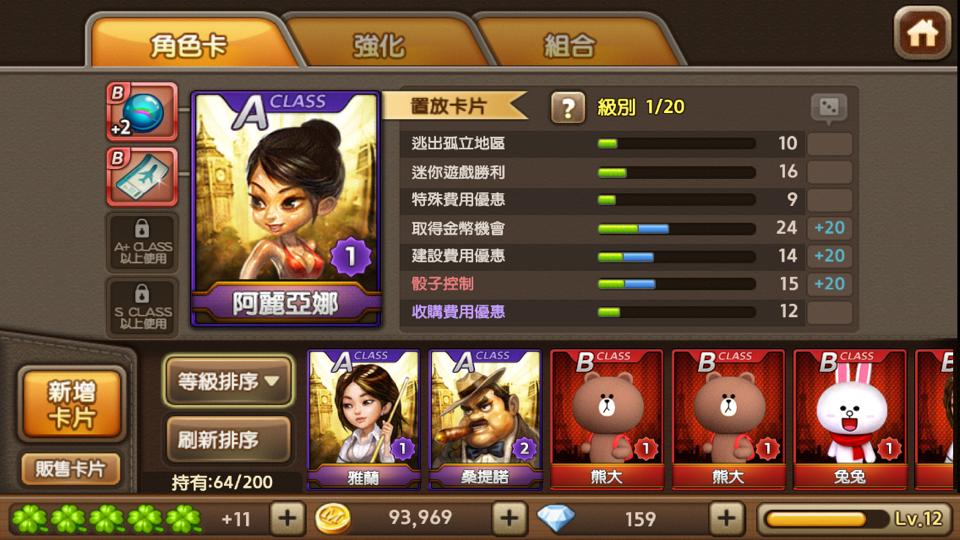The height and width of the screenshot is (540, 960).
Task: Select the ticket B-class item slot
Action: 142,176
